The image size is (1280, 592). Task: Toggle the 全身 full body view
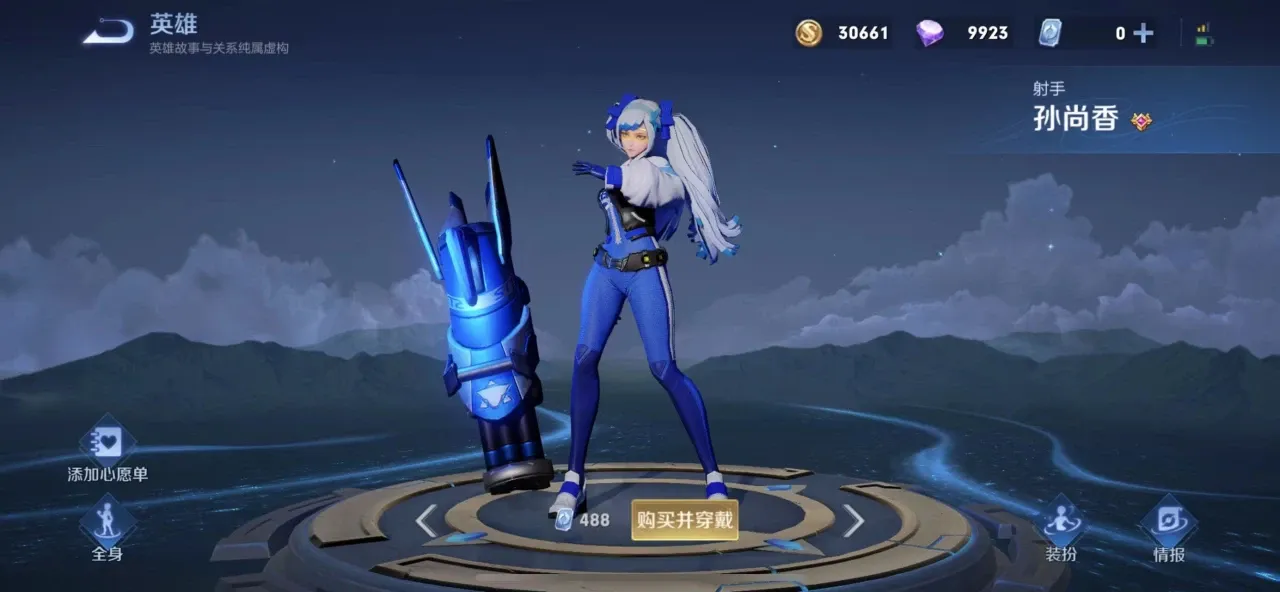coord(107,530)
